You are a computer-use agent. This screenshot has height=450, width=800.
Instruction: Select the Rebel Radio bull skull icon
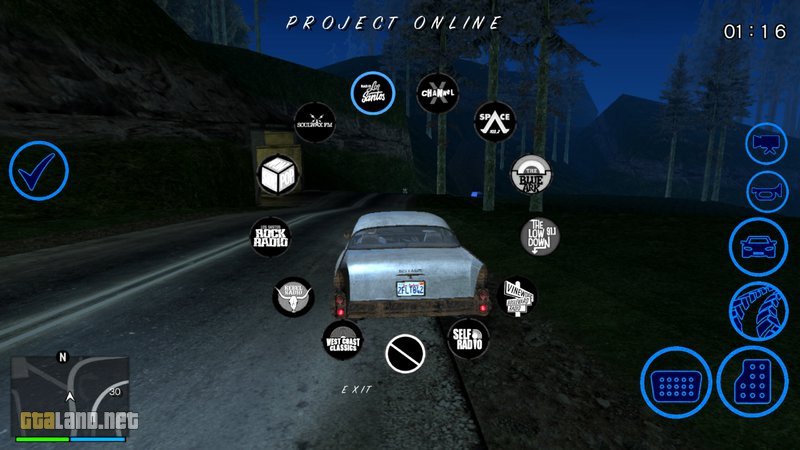293,297
